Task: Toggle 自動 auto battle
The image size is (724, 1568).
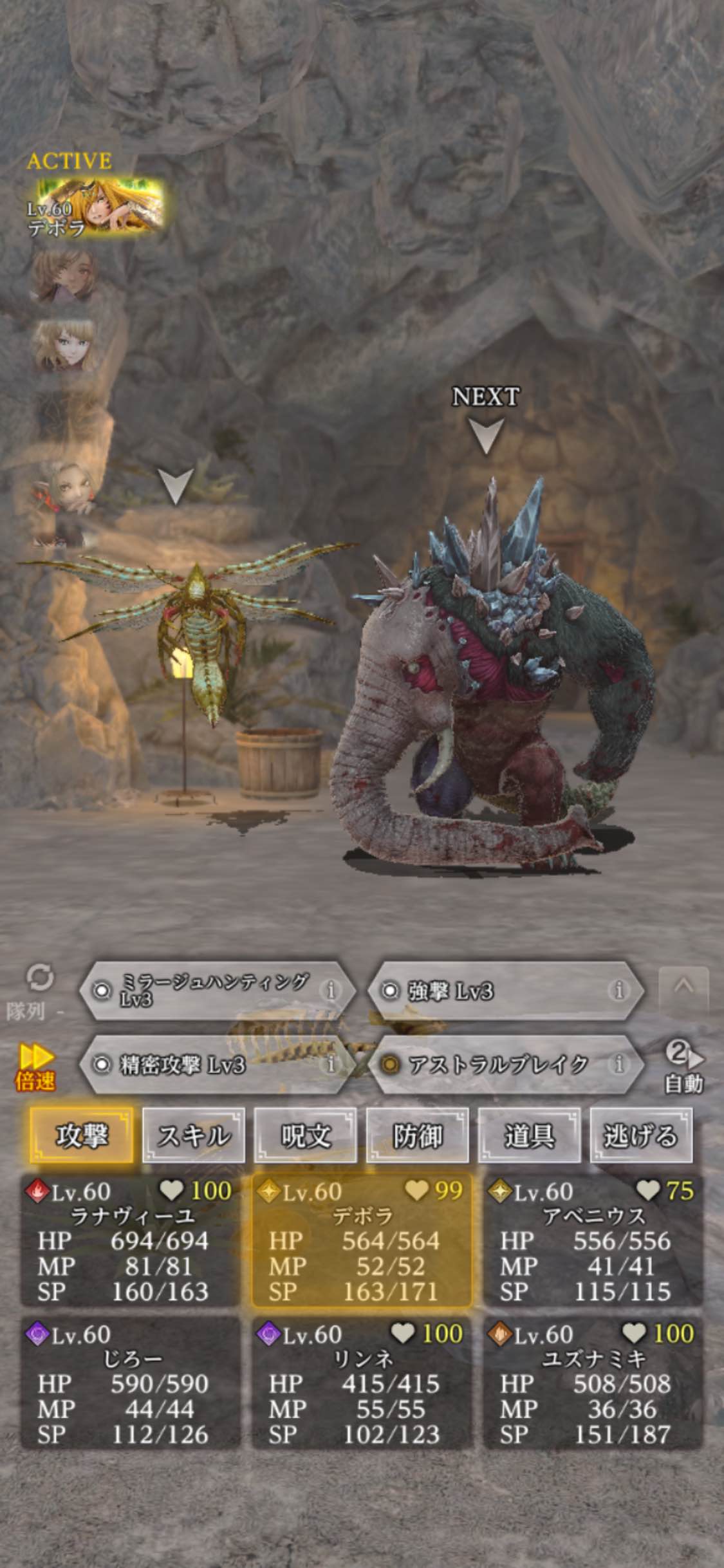Action: [x=683, y=1067]
